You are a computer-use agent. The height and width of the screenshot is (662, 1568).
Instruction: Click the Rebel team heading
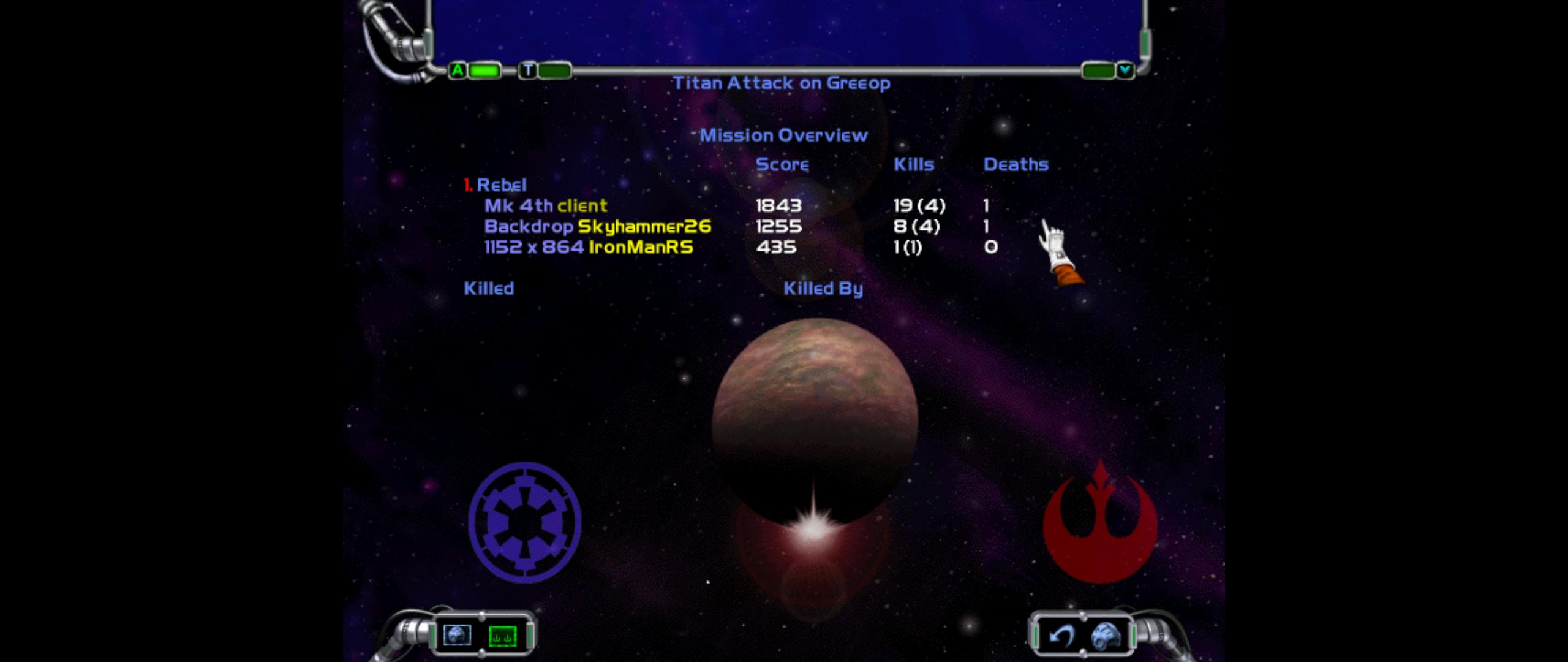pos(500,185)
